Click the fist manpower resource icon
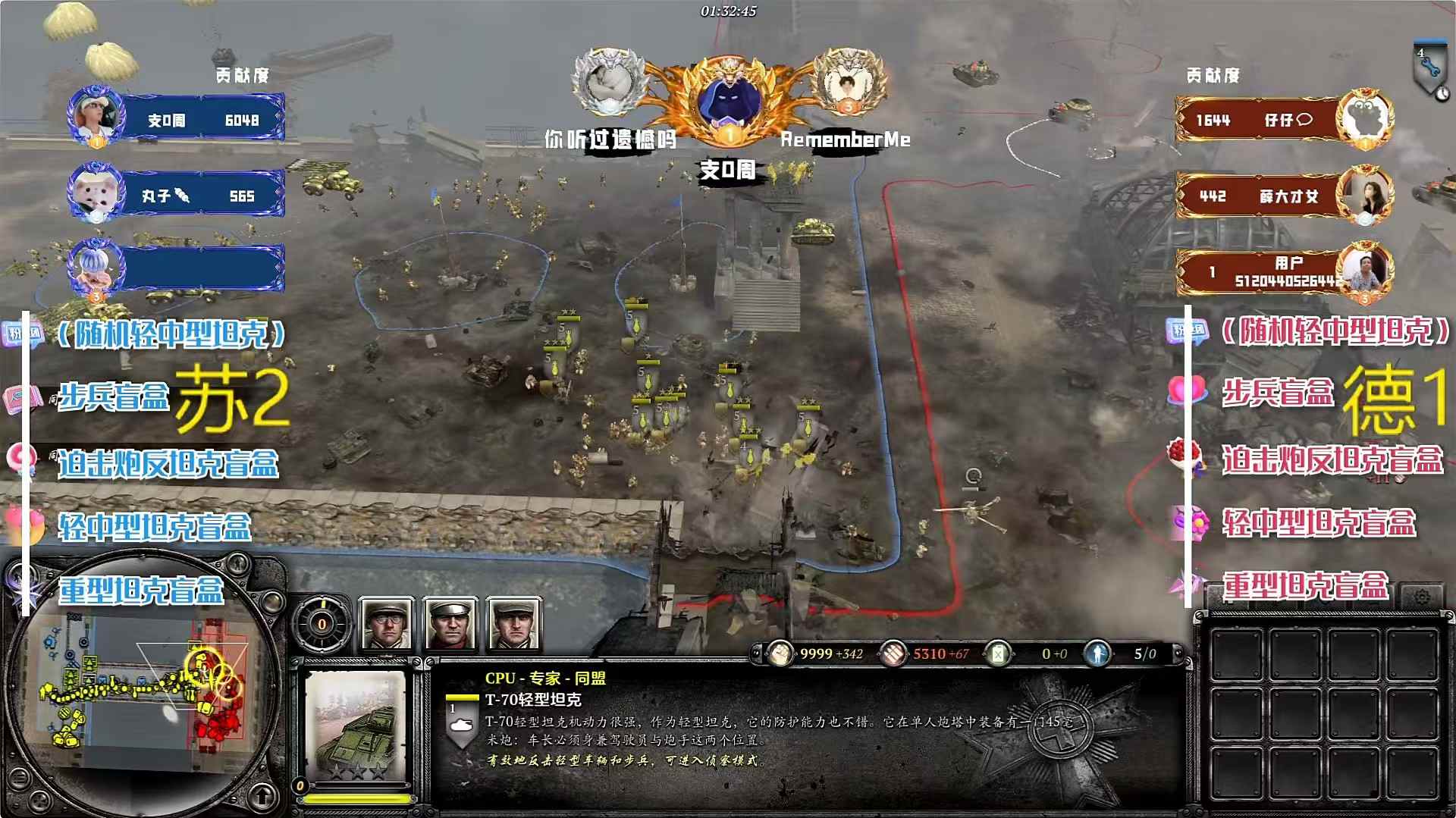 (779, 653)
